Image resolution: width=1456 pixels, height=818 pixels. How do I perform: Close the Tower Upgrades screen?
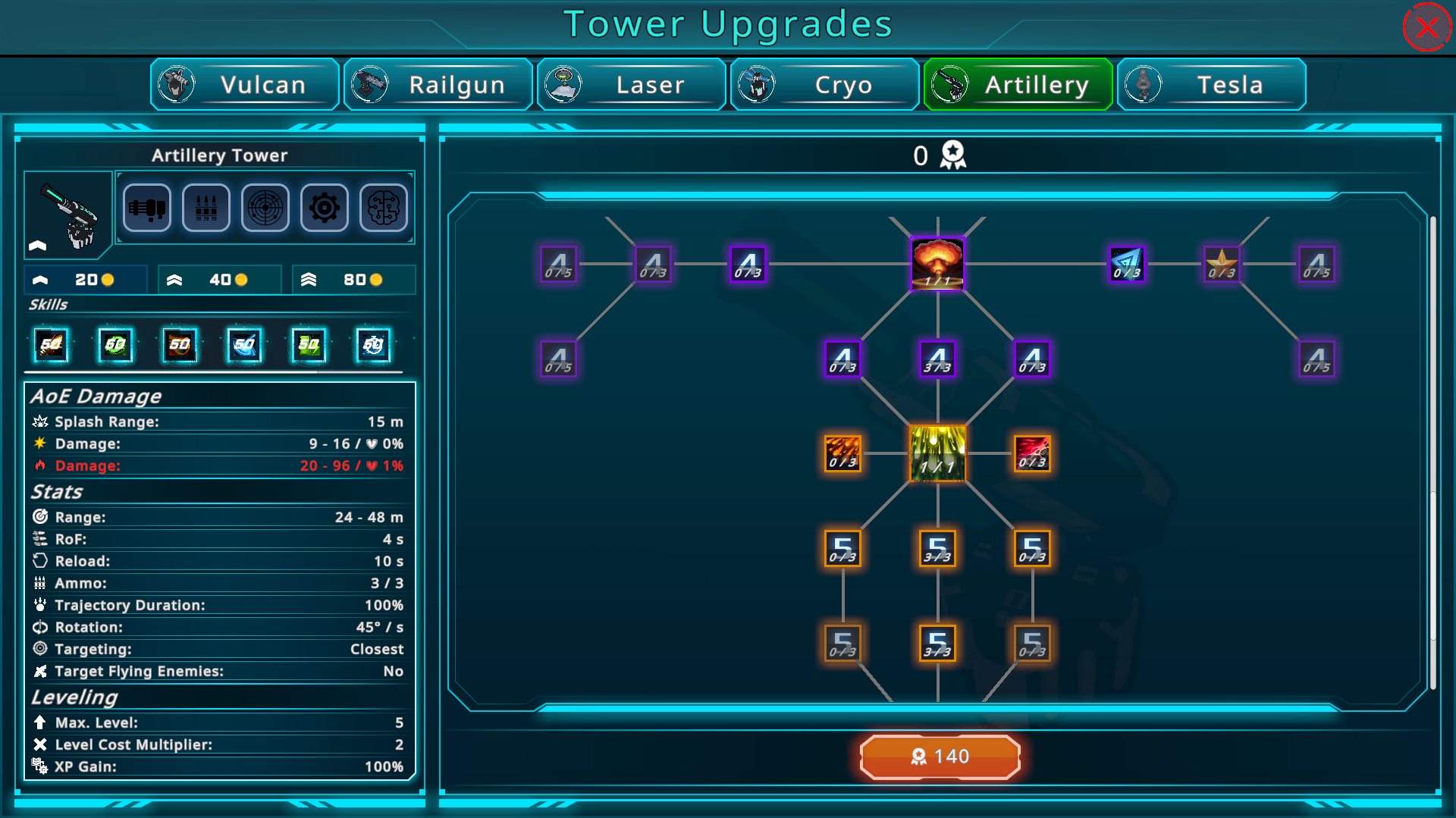[1426, 28]
